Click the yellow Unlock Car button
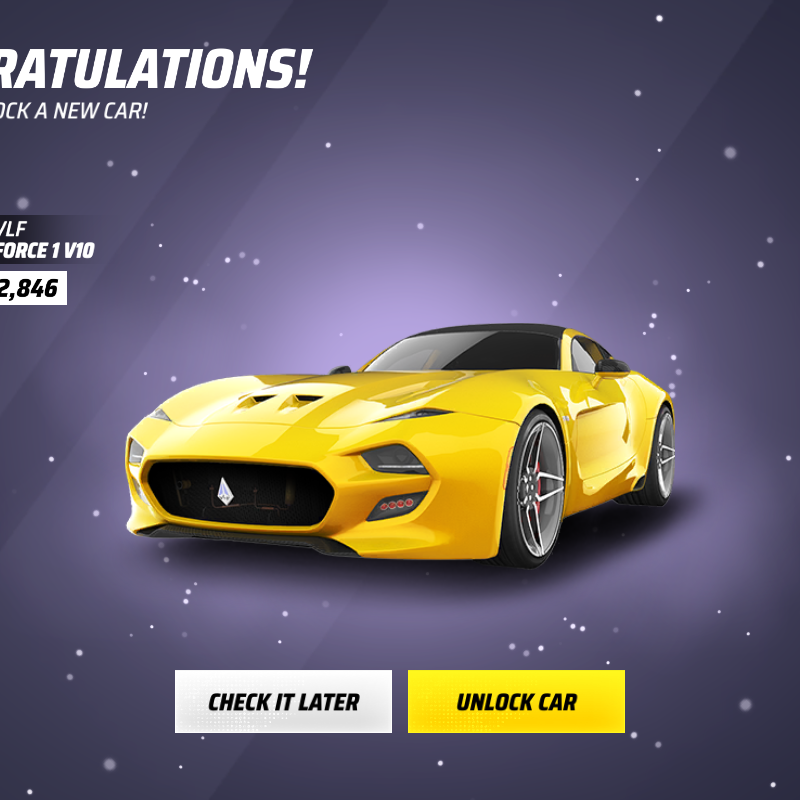Screen dimensions: 800x800 pyautogui.click(x=516, y=701)
